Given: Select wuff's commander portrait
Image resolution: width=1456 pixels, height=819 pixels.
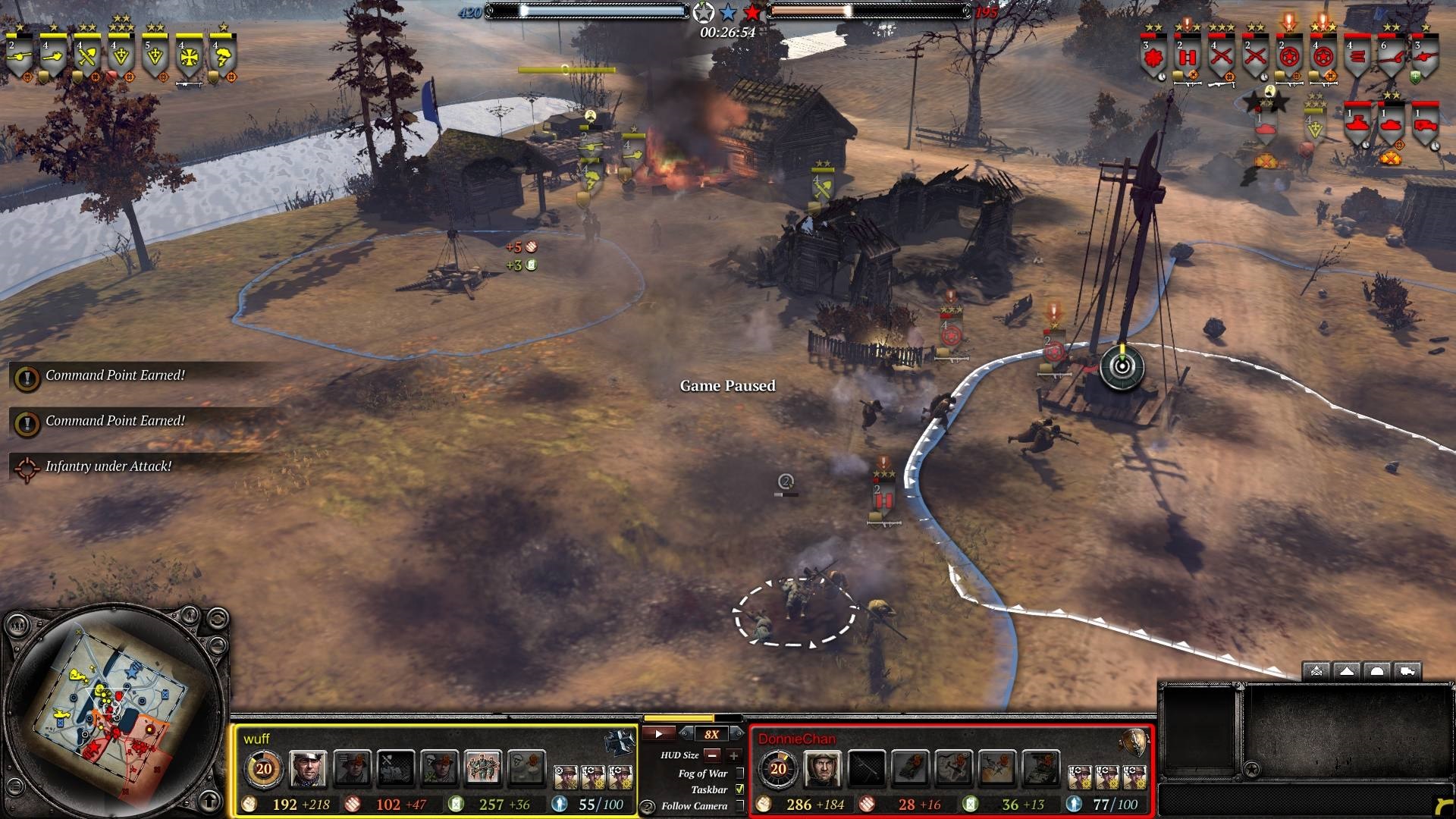Looking at the screenshot, I should point(307,768).
